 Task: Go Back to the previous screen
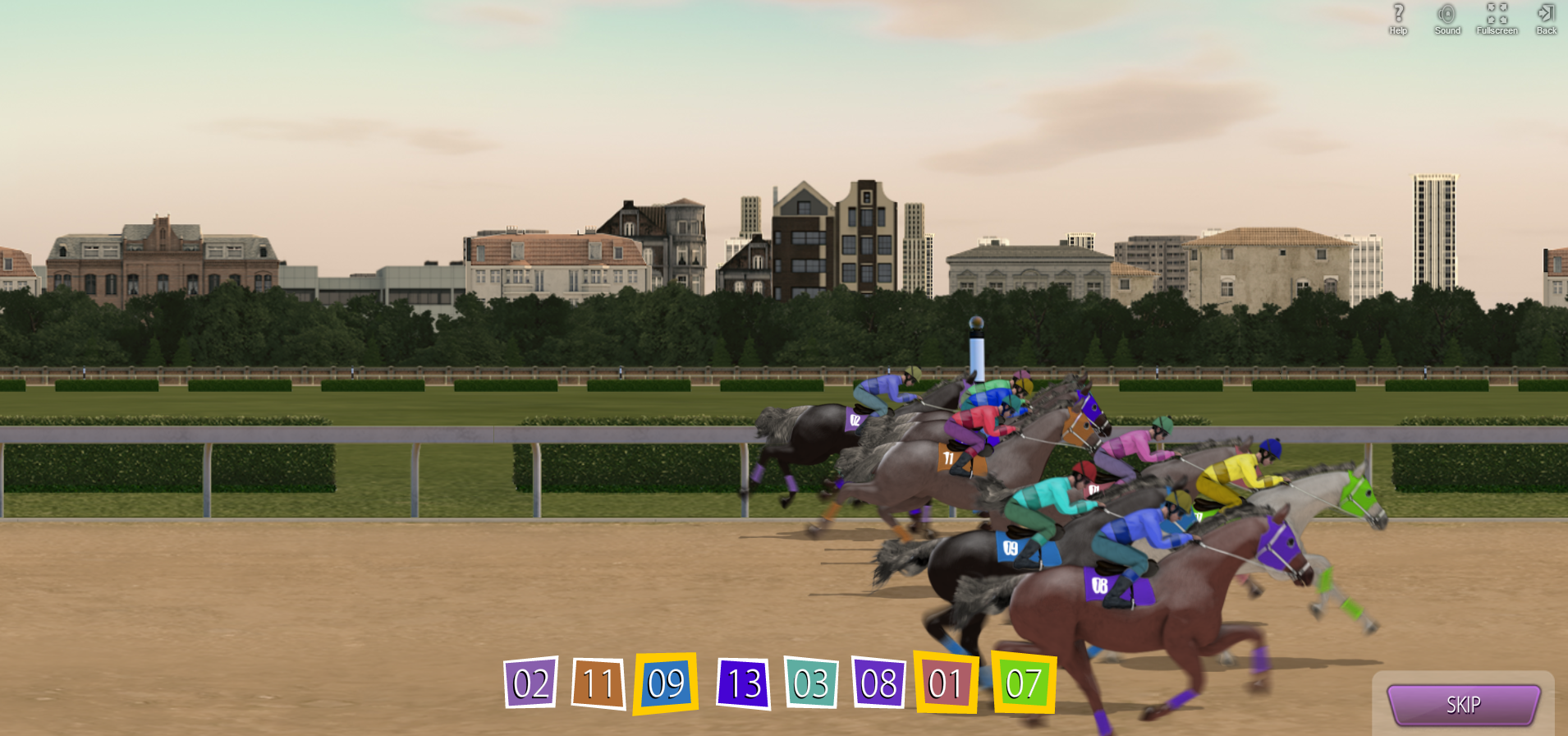coord(1546,18)
